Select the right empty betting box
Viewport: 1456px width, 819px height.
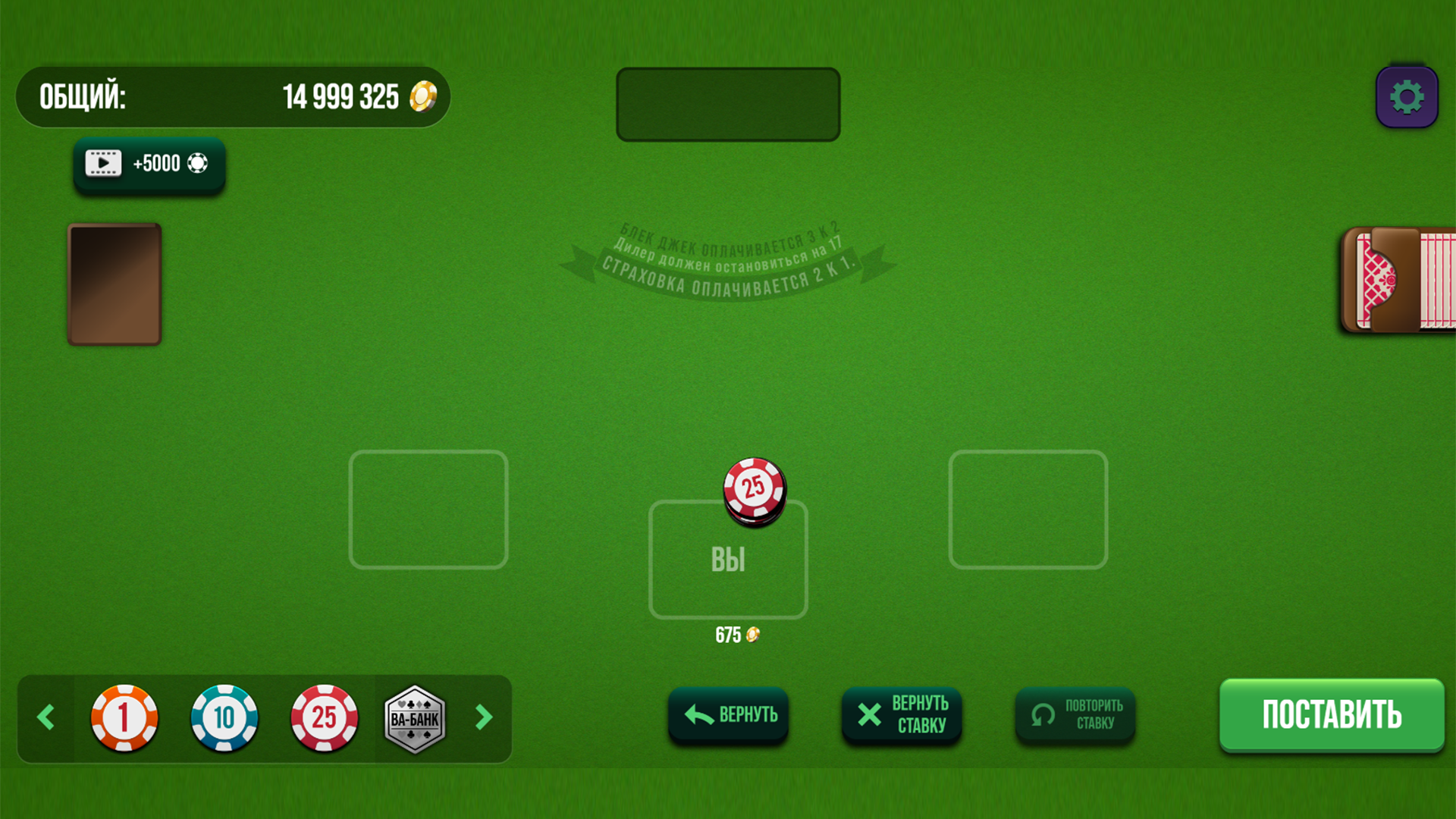[1028, 510]
